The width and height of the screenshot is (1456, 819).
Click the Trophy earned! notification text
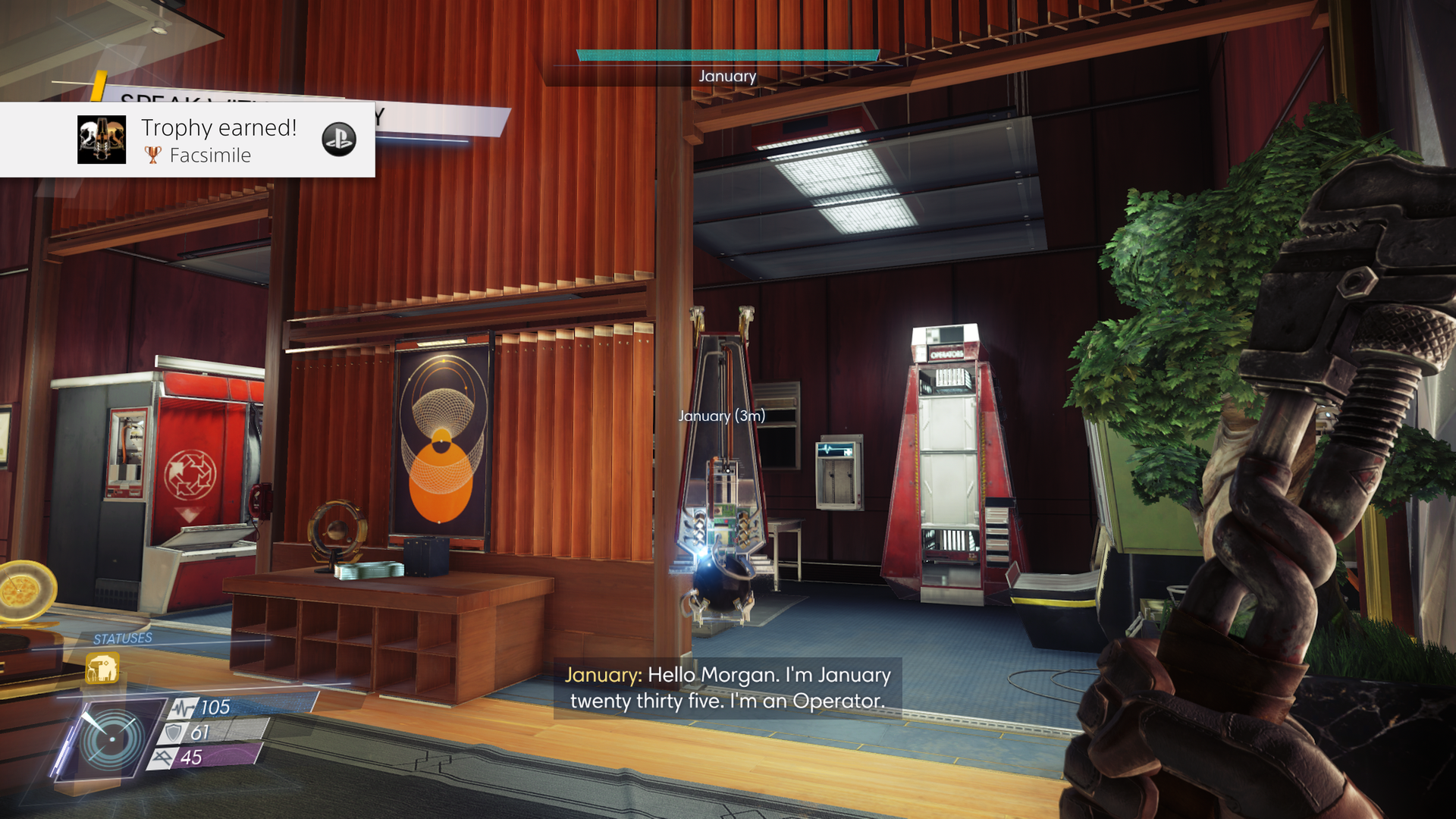(x=220, y=128)
